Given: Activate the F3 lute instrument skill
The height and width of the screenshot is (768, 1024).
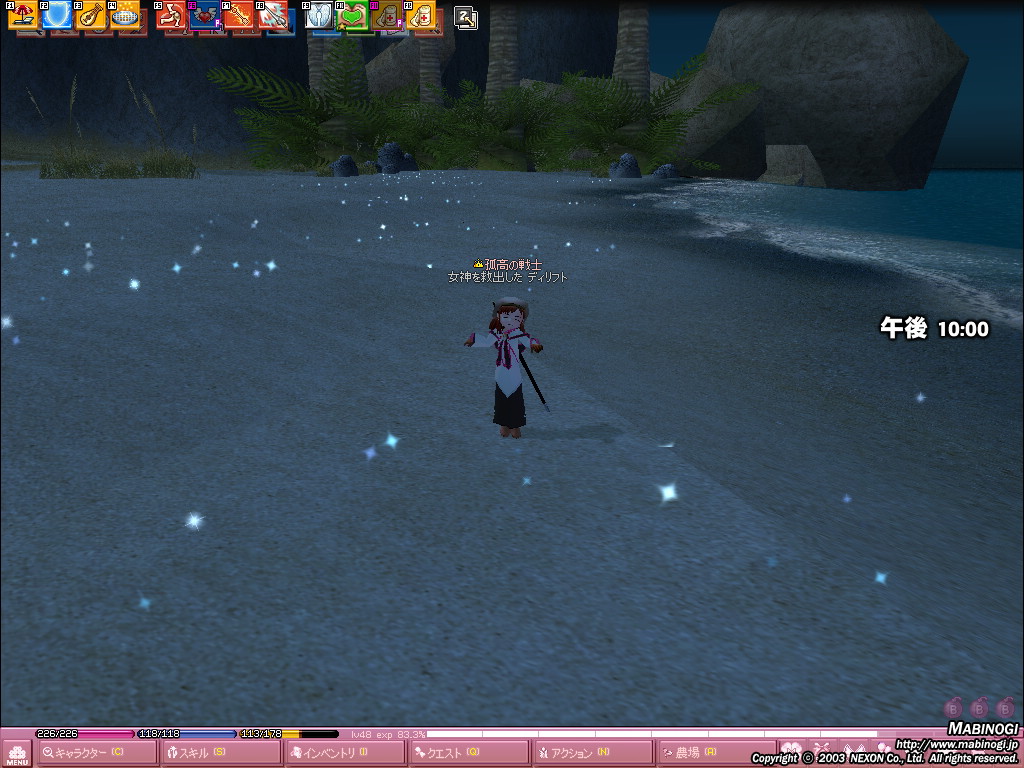Looking at the screenshot, I should pyautogui.click(x=90, y=15).
